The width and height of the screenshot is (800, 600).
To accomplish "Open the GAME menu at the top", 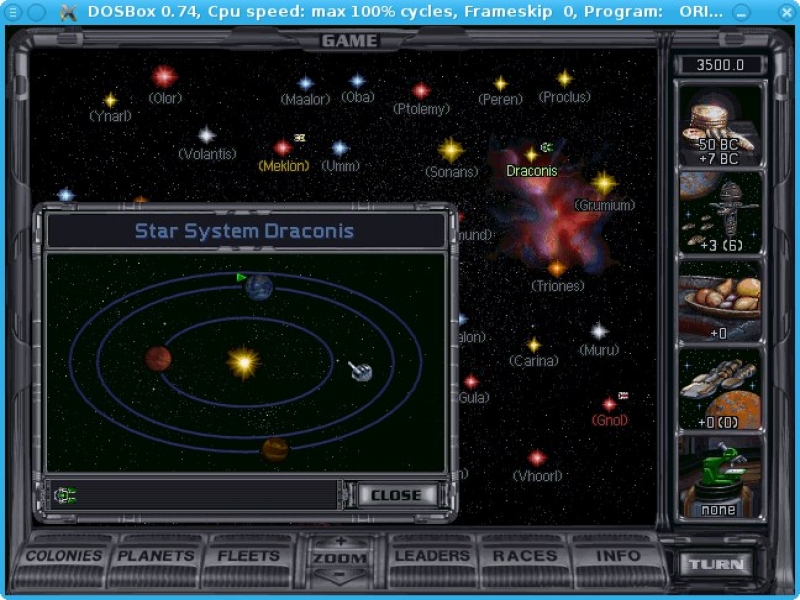I will click(x=349, y=41).
